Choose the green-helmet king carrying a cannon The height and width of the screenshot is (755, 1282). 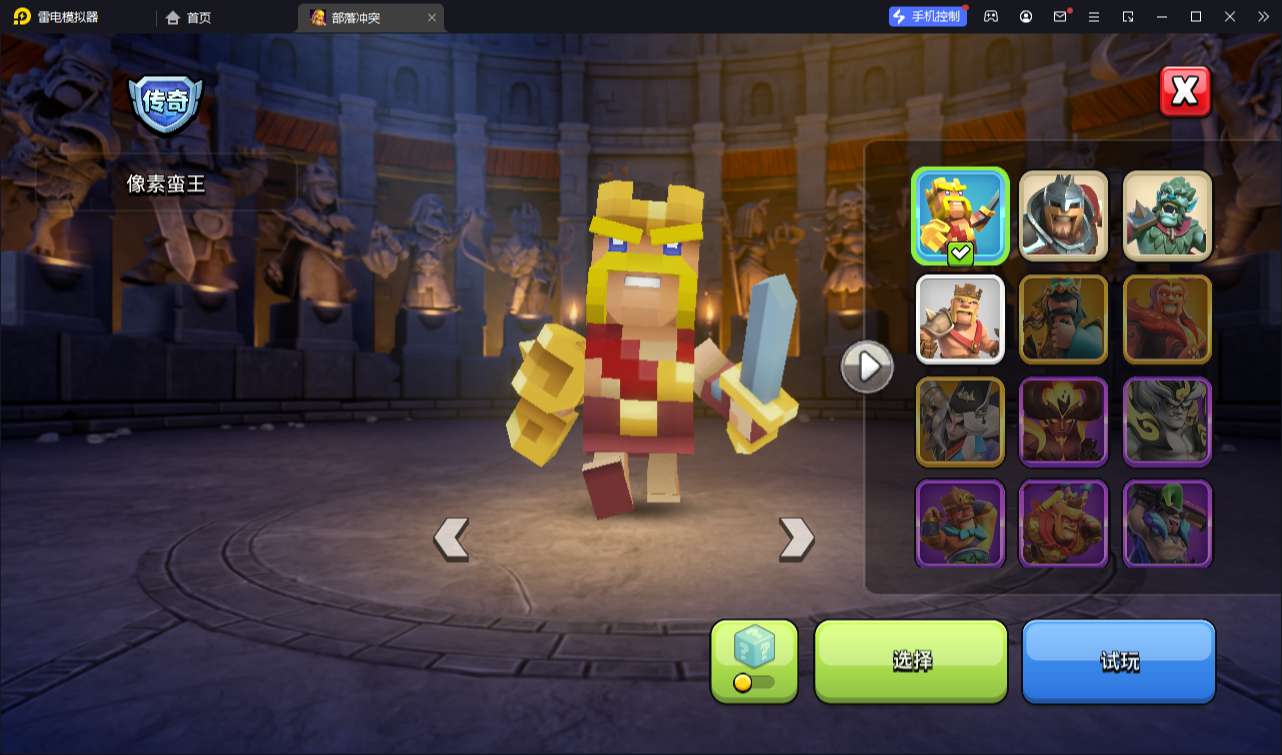(1167, 524)
